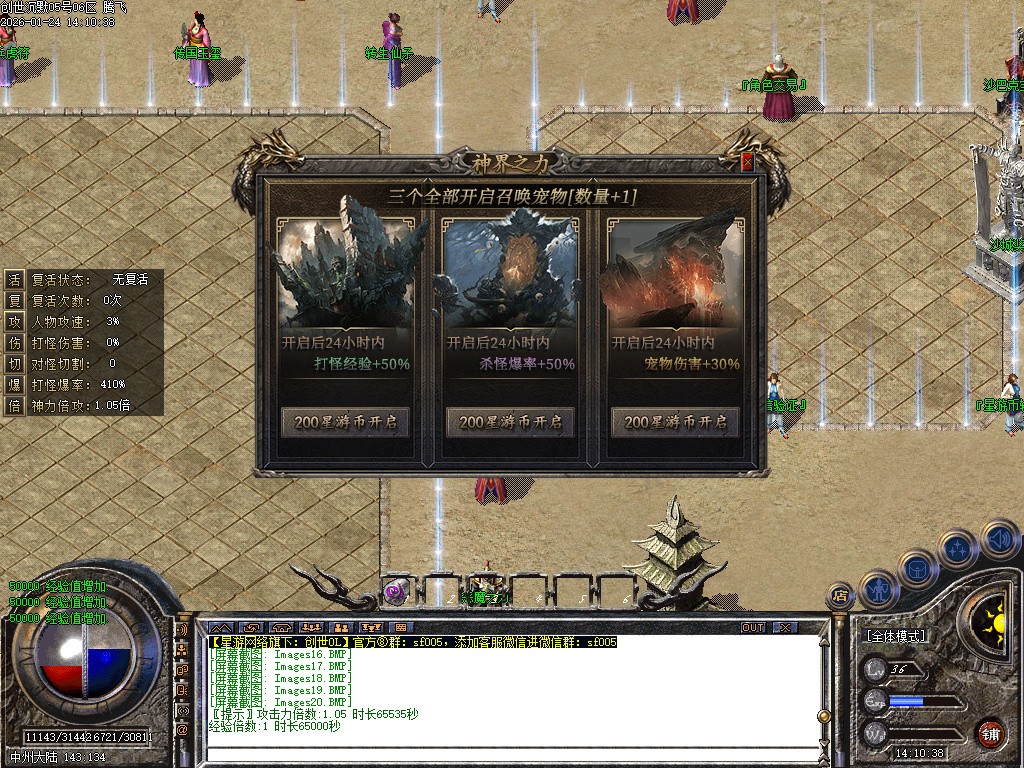Open the skills sparkle icon
Image resolution: width=1024 pixels, height=768 pixels.
coord(957,549)
